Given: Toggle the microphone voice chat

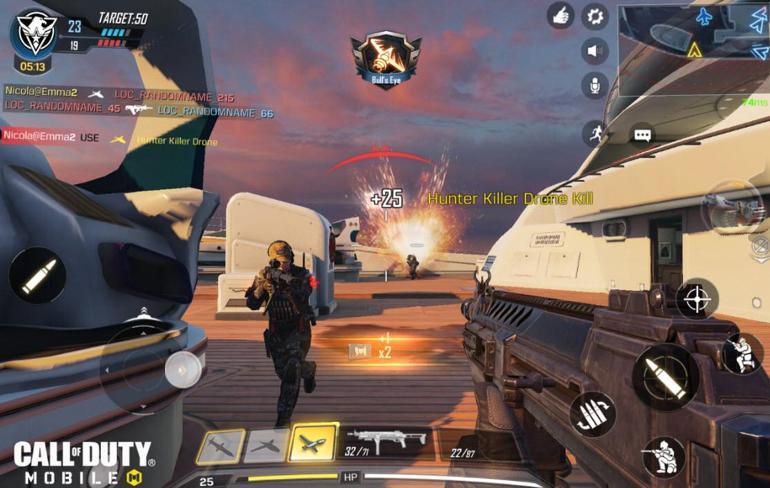Looking at the screenshot, I should pos(595,85).
